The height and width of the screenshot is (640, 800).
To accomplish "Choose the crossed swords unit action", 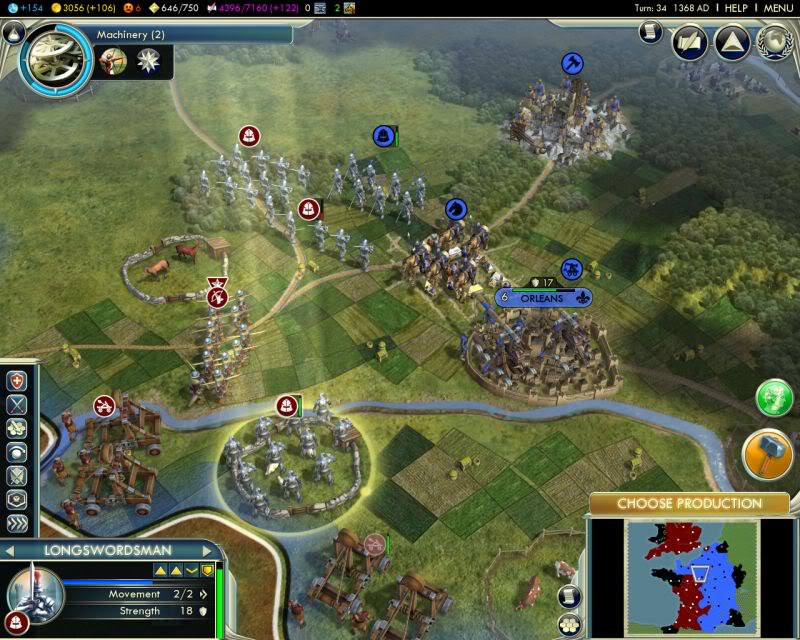I will click(x=17, y=405).
